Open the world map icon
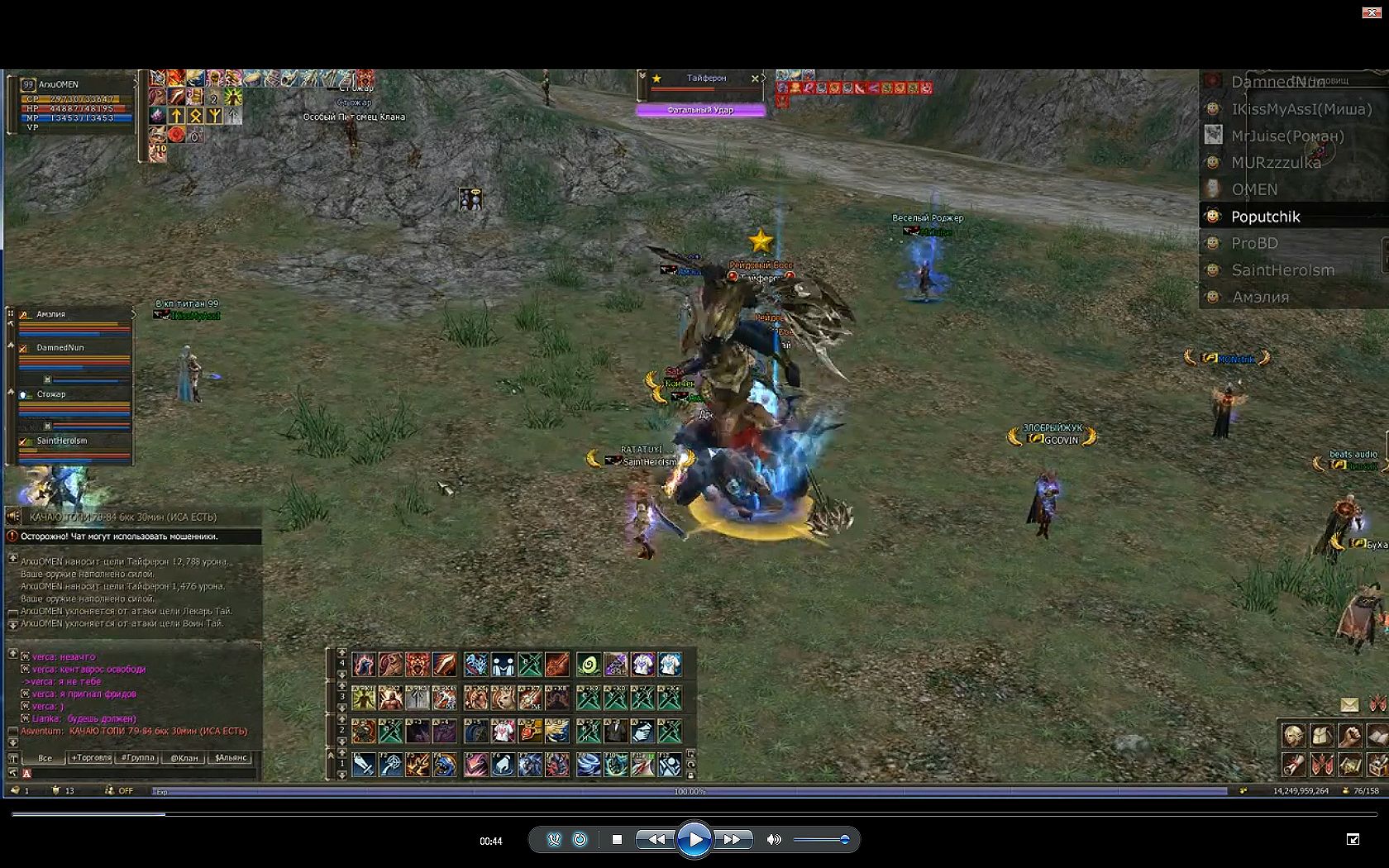 pos(1349,765)
